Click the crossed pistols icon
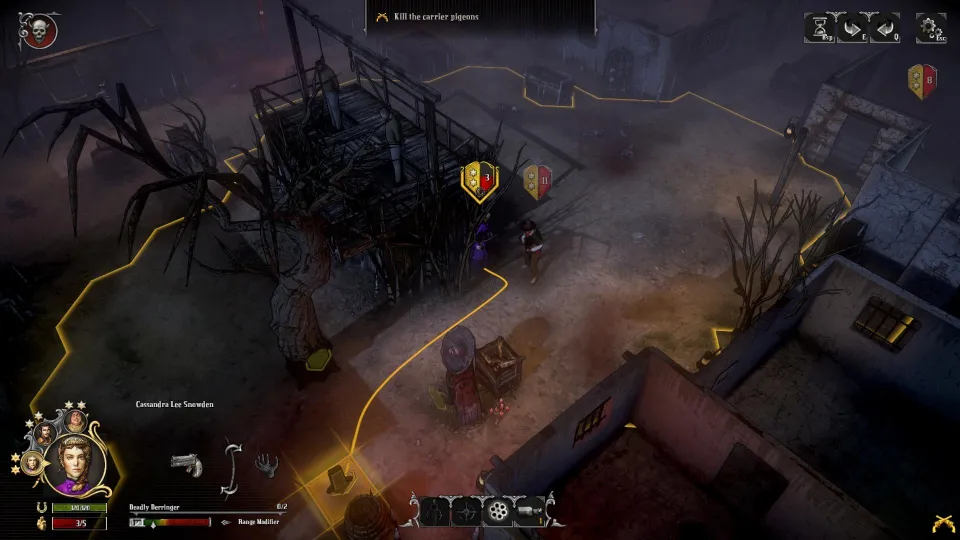 pos(941,522)
